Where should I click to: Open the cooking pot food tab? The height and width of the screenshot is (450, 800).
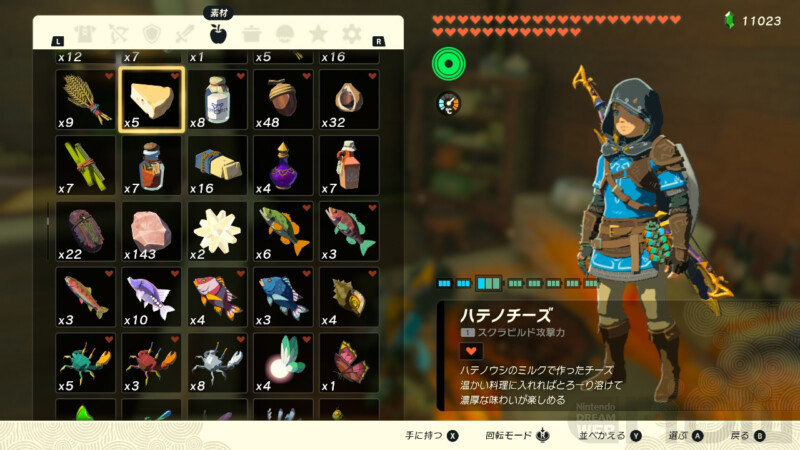[x=252, y=35]
